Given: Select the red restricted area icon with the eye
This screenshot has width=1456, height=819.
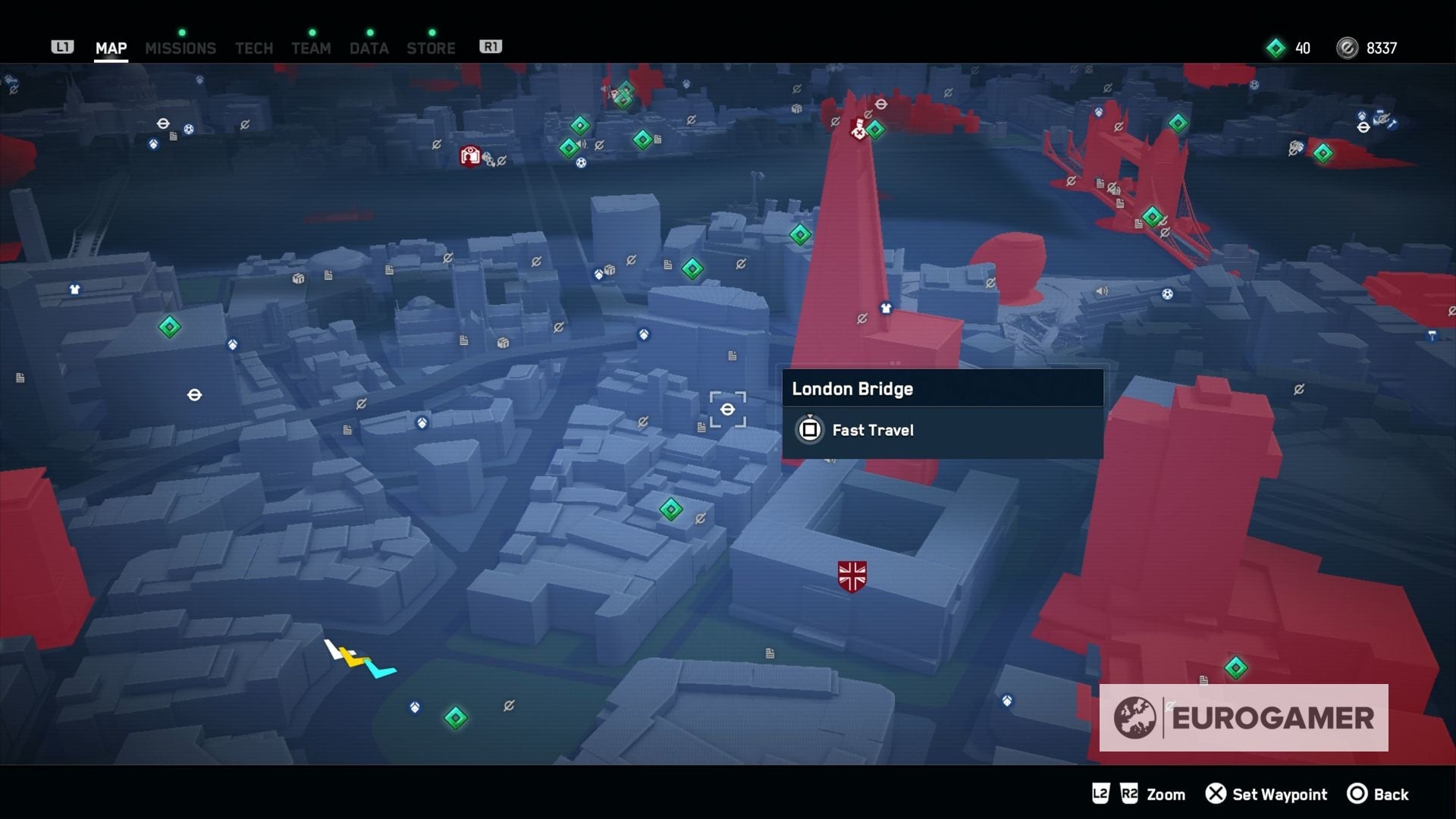Looking at the screenshot, I should 470,154.
